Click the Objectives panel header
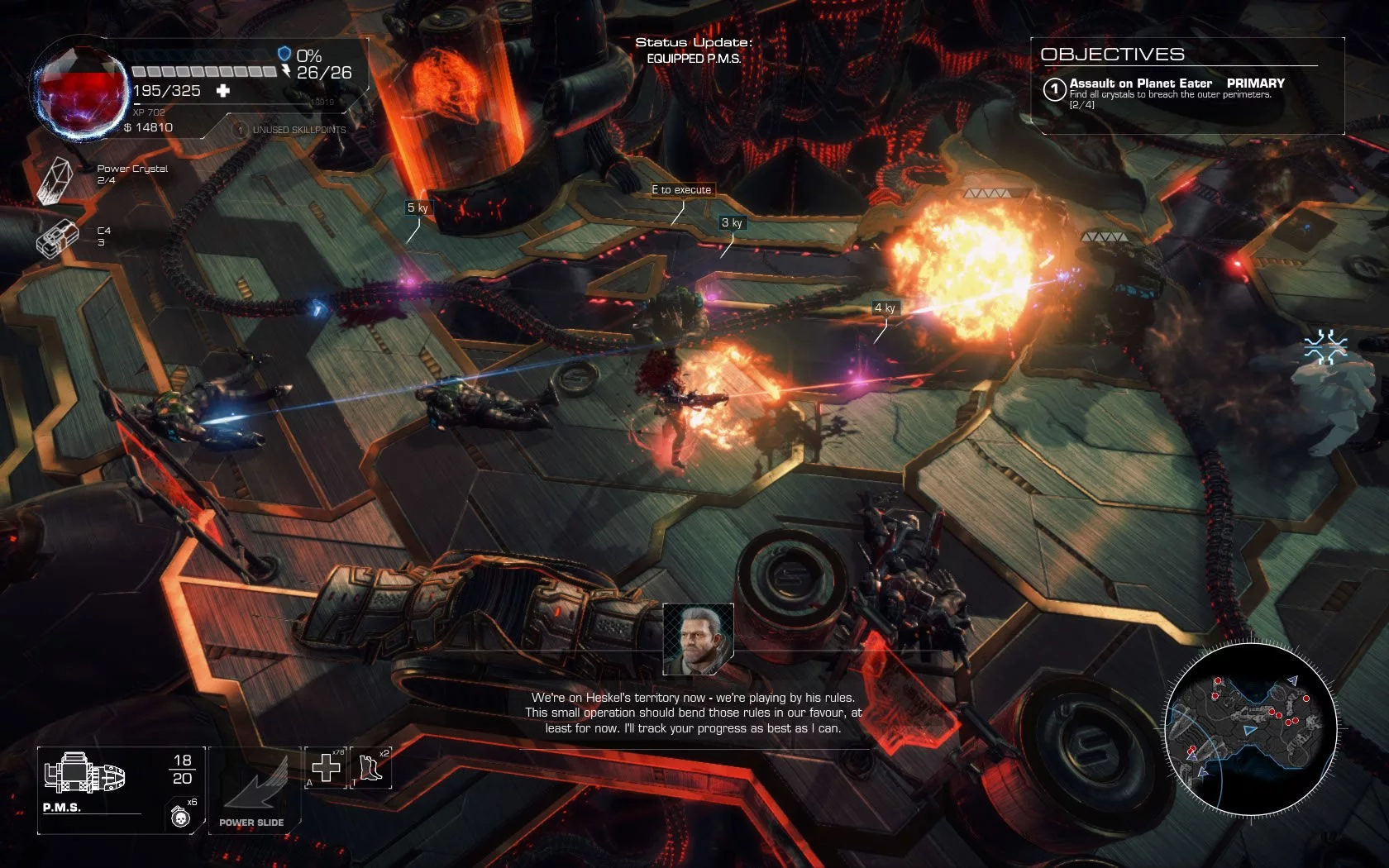1389x868 pixels. [1112, 55]
